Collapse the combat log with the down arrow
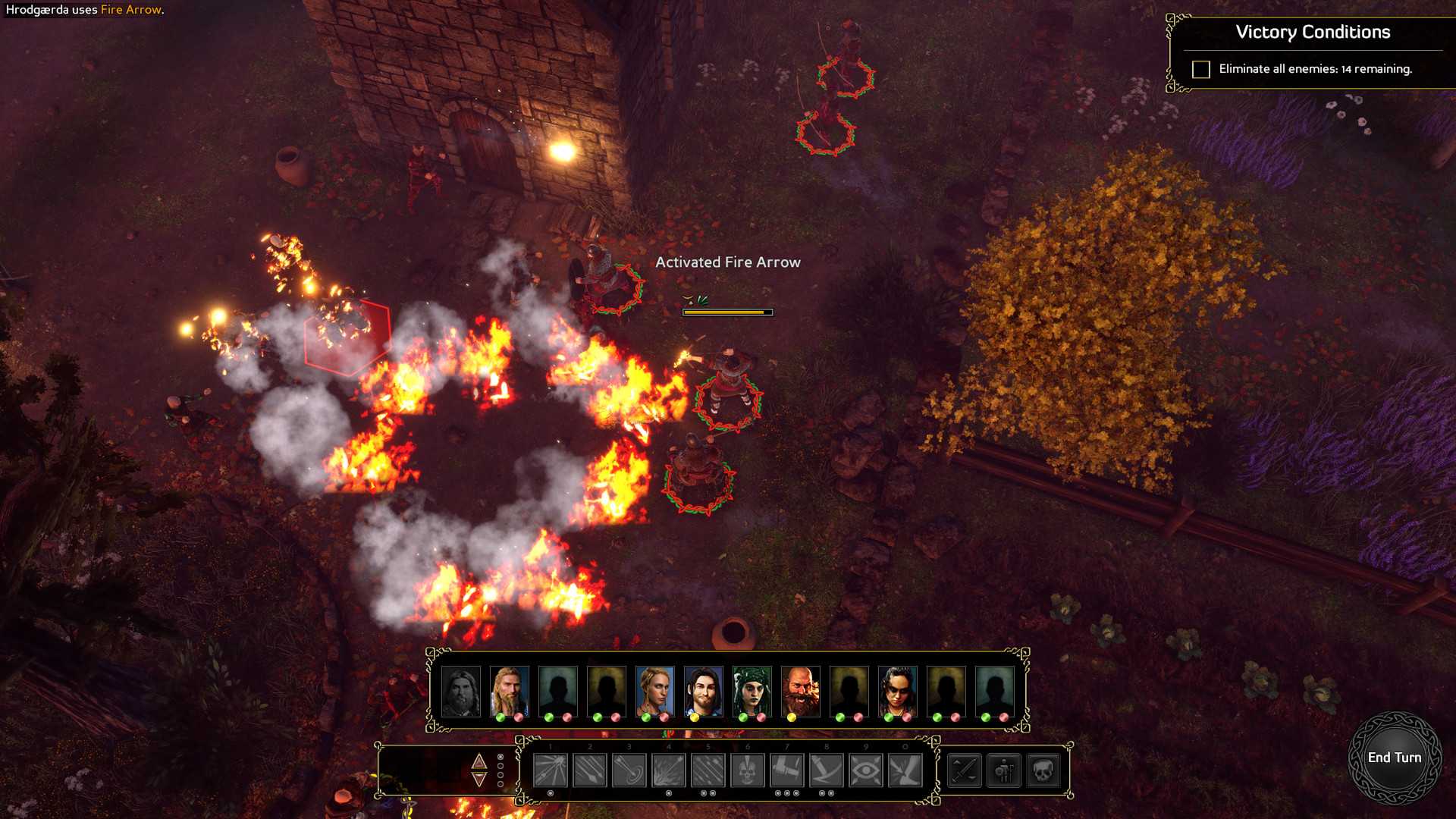Screen dimensions: 1456x819 pos(479,780)
